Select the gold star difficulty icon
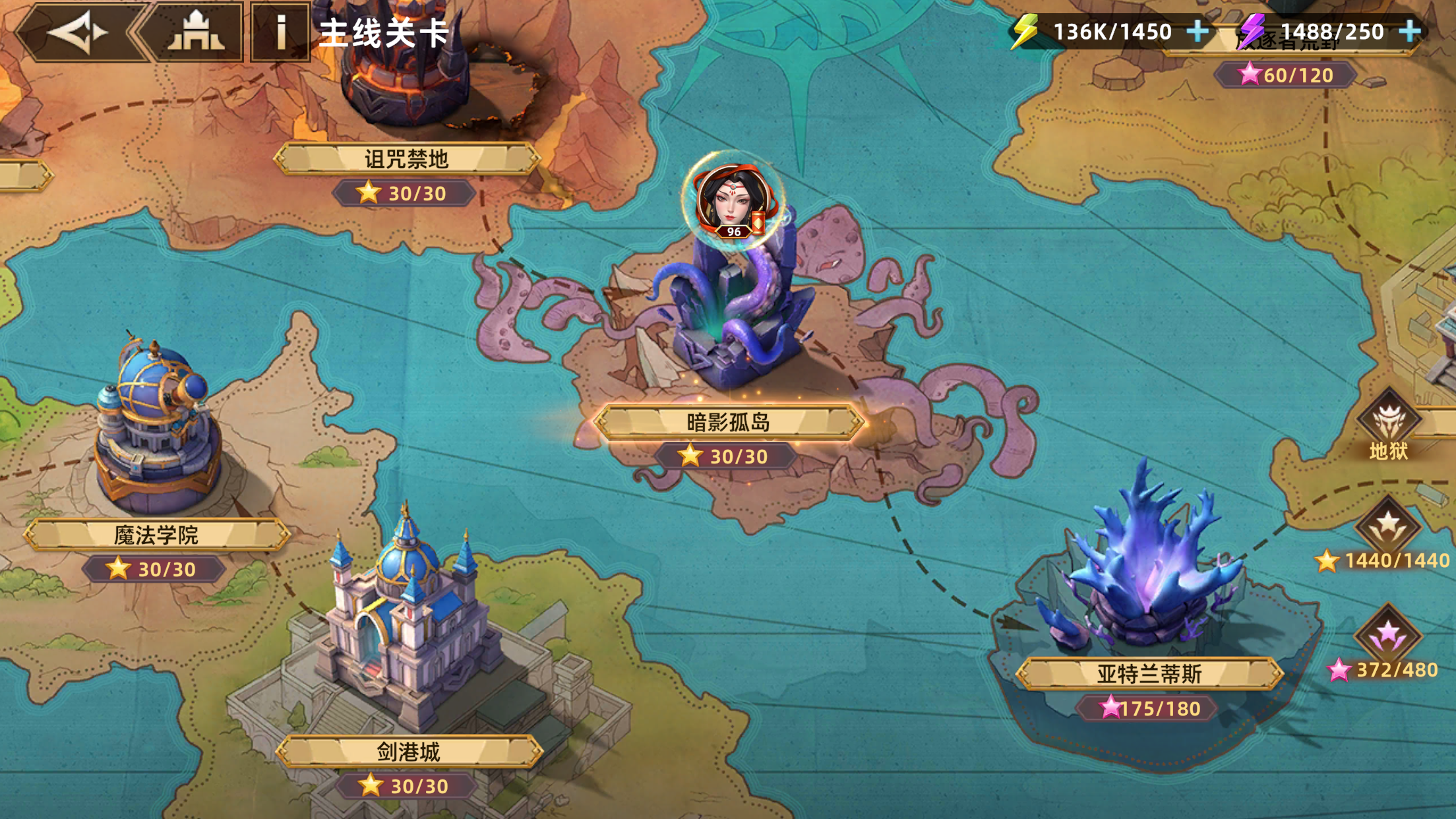Screen dimensions: 1456x819 click(1388, 526)
